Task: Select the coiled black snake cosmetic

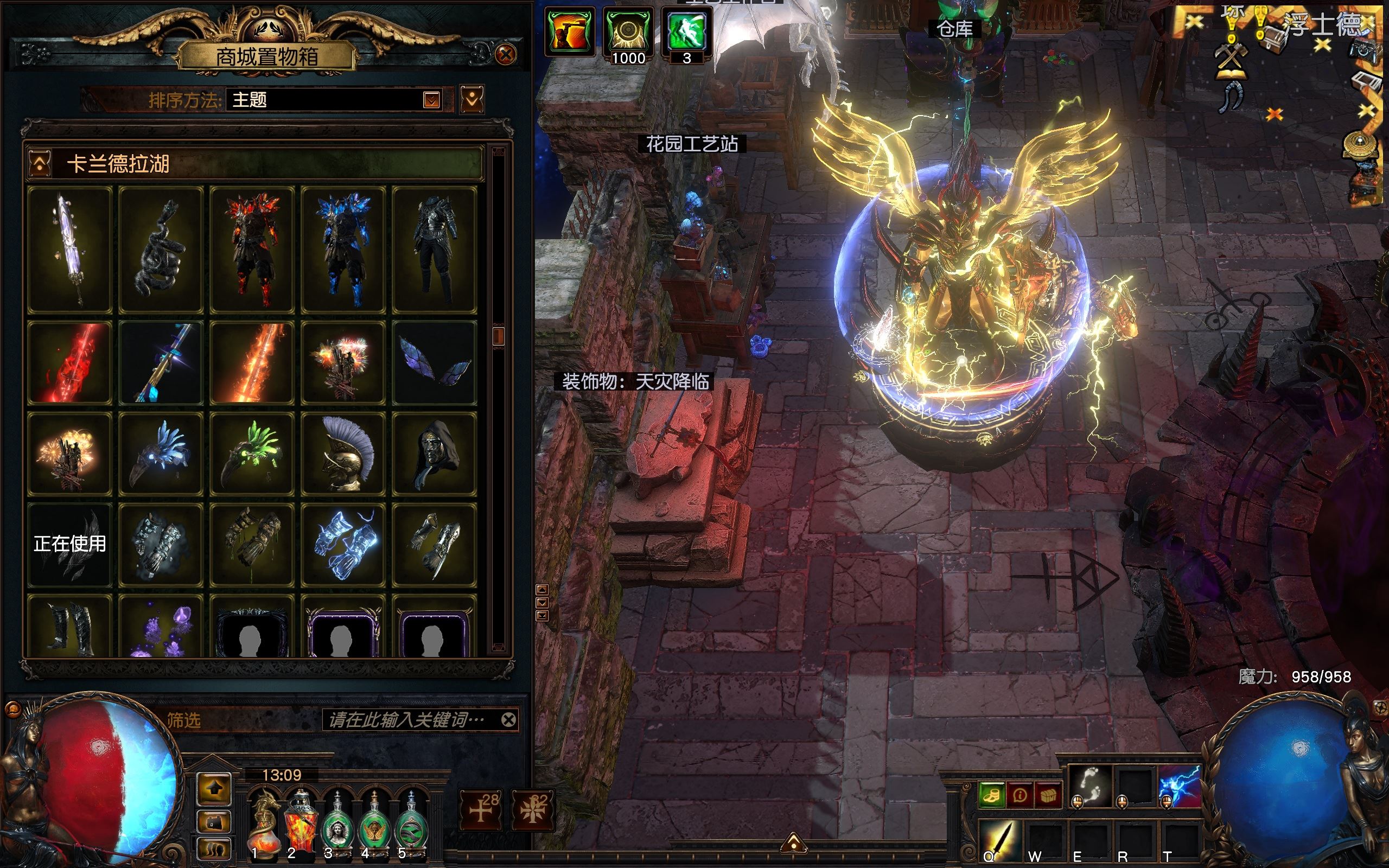Action: [x=161, y=250]
